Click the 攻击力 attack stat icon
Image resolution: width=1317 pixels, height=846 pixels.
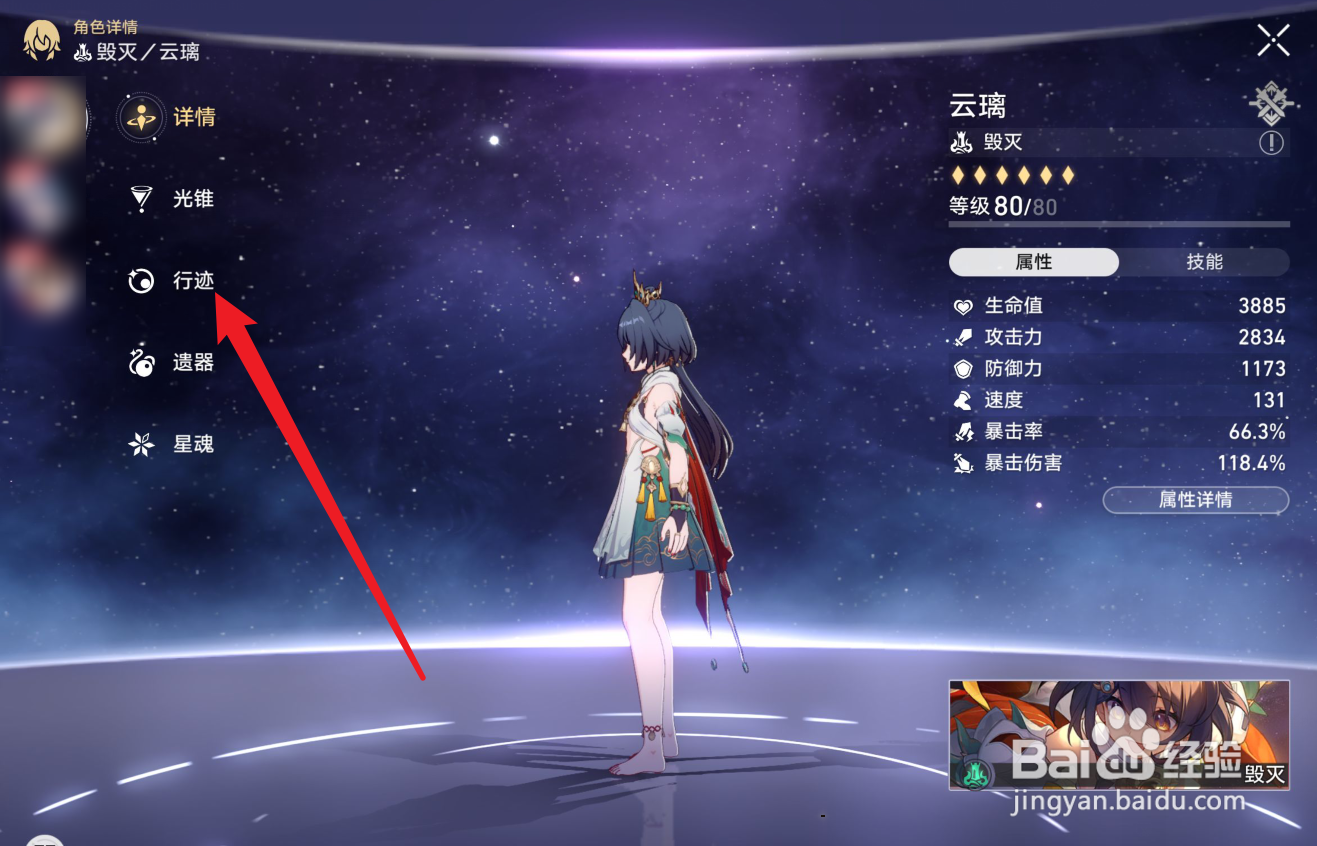[x=963, y=338]
